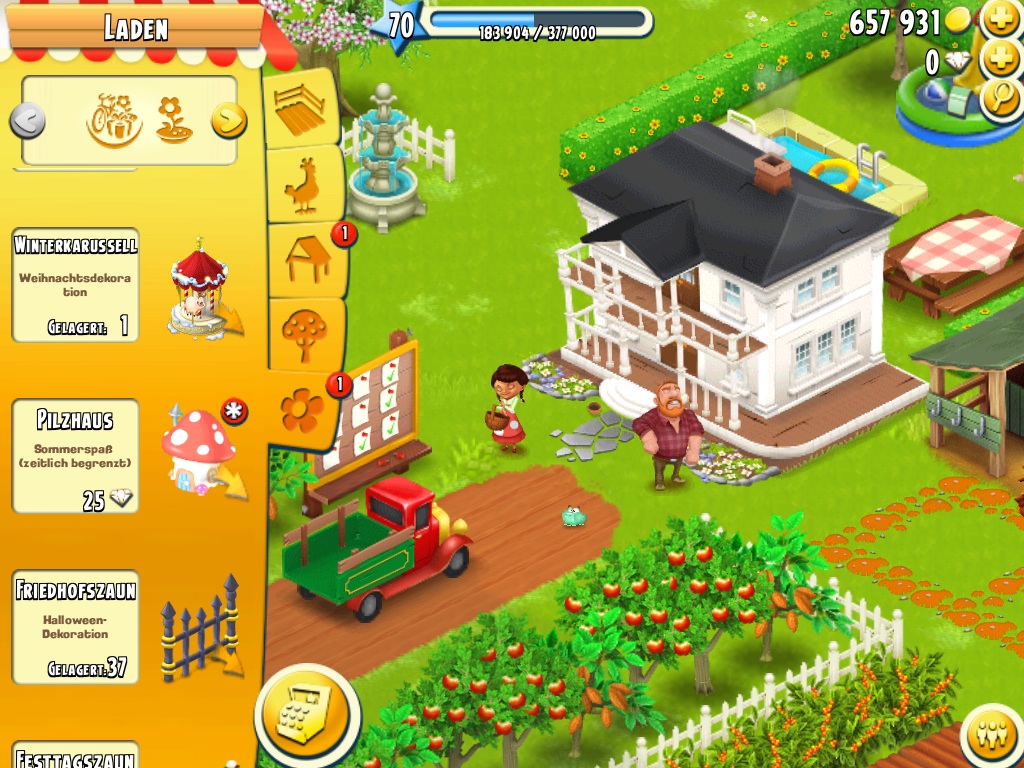Go to the next shop decoration page
The width and height of the screenshot is (1024, 768).
pyautogui.click(x=229, y=121)
